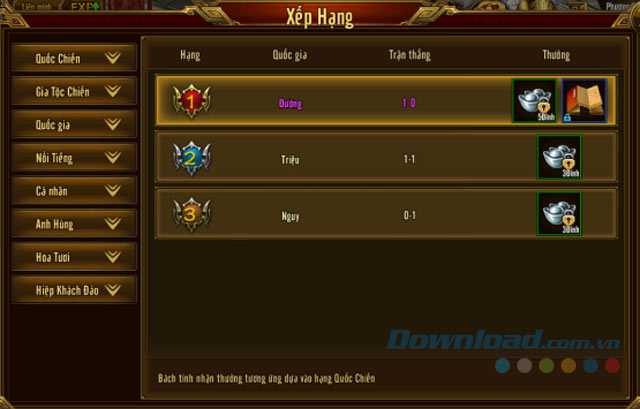
Task: Expand the Quốc Chiến category
Action: coord(74,58)
